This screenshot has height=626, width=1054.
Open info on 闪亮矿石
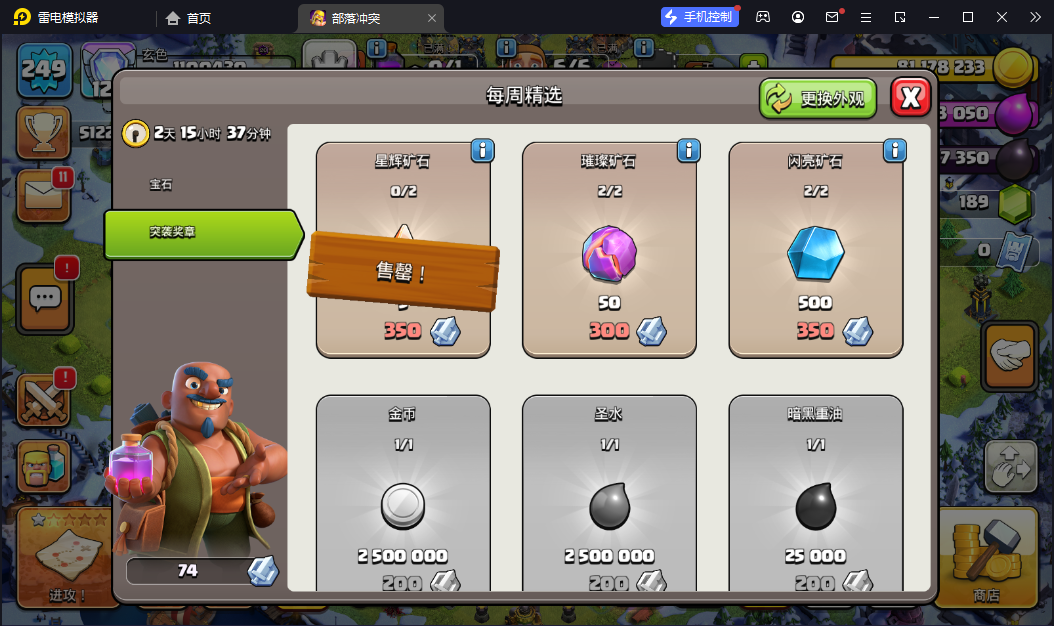coord(894,150)
